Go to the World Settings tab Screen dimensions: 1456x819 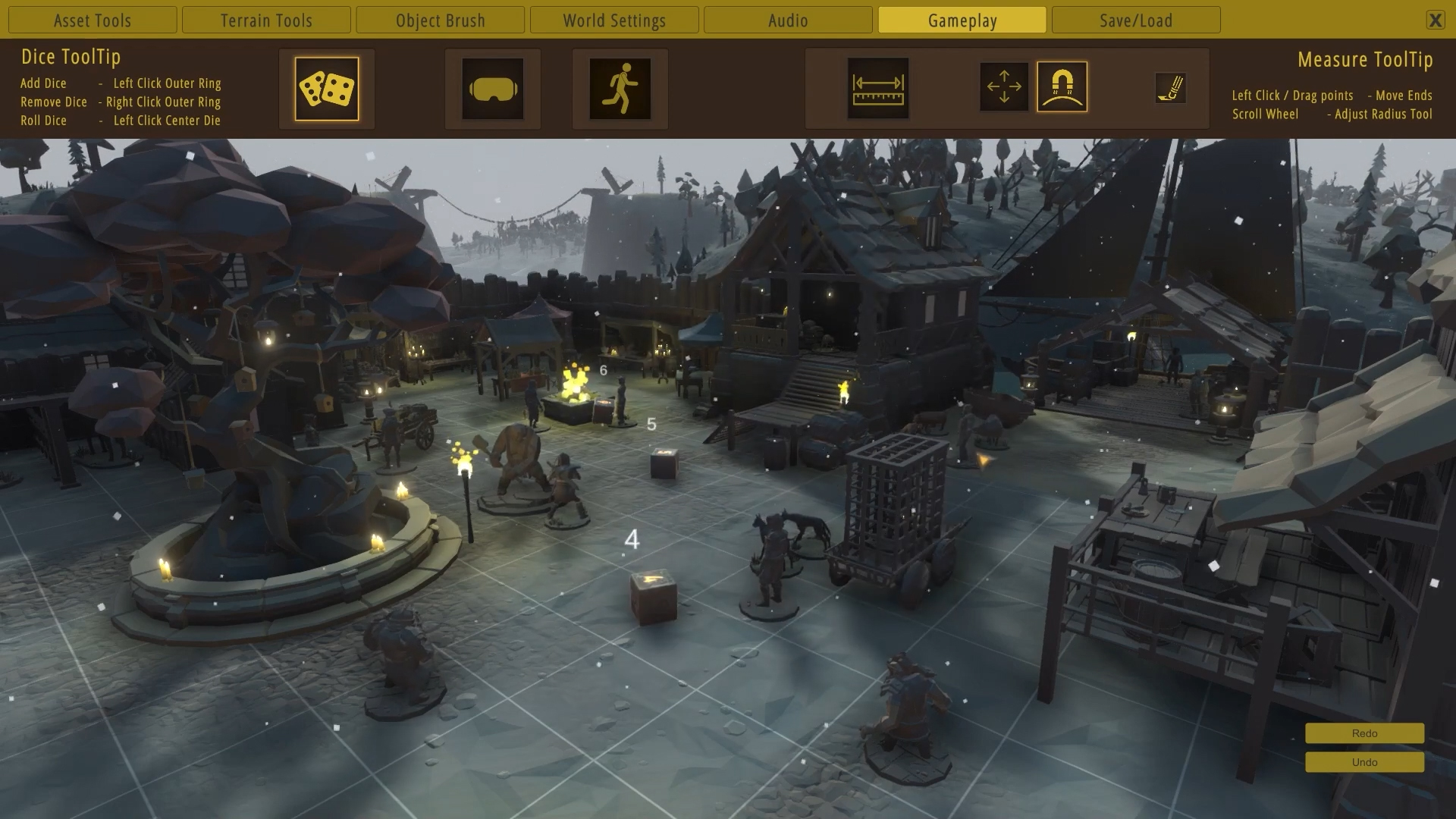(x=614, y=20)
